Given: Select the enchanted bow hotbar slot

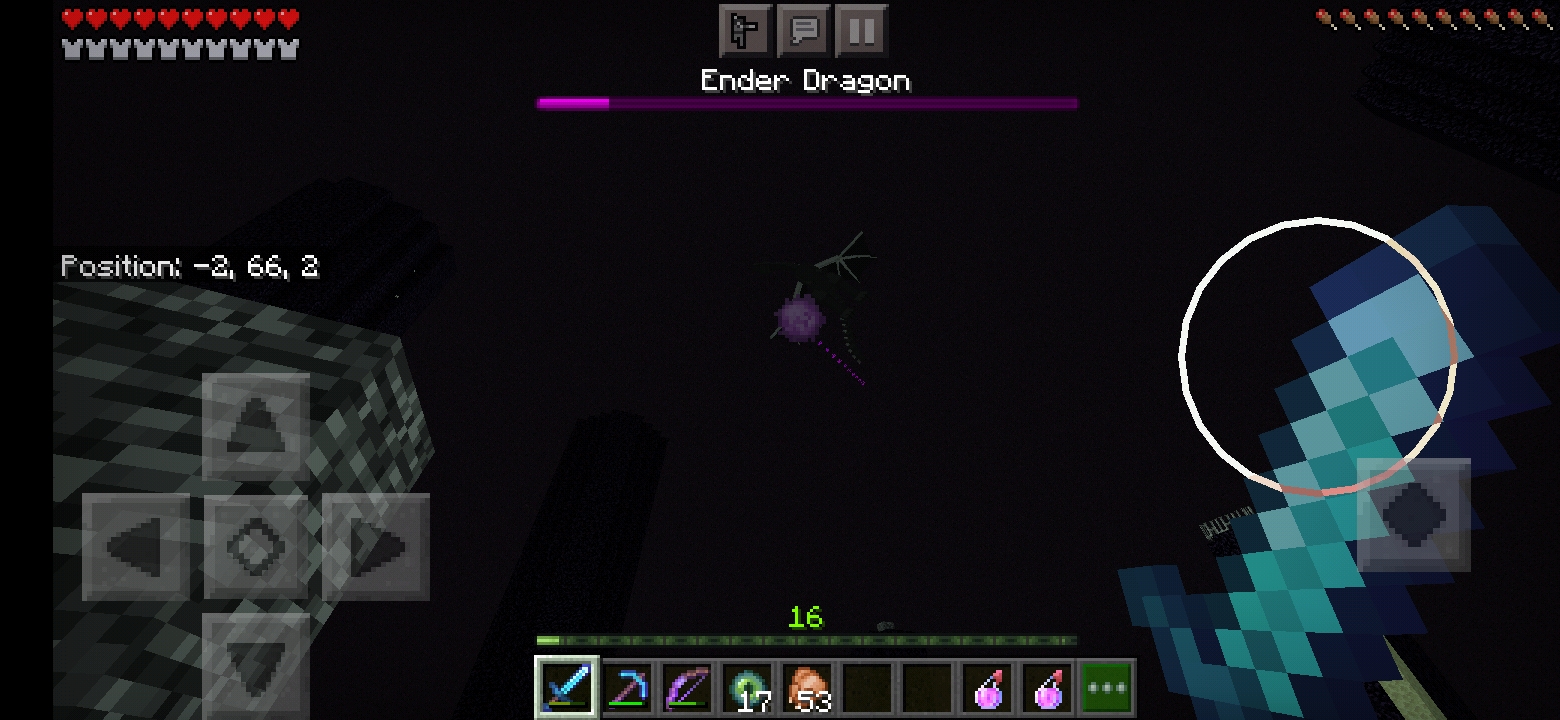Looking at the screenshot, I should (x=688, y=688).
